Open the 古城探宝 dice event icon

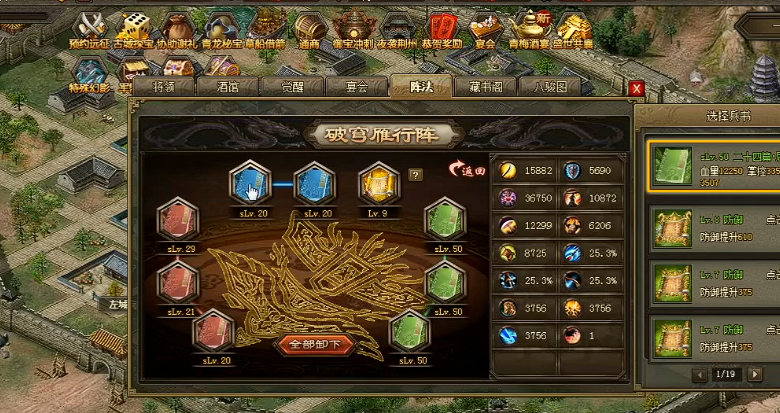(x=133, y=26)
